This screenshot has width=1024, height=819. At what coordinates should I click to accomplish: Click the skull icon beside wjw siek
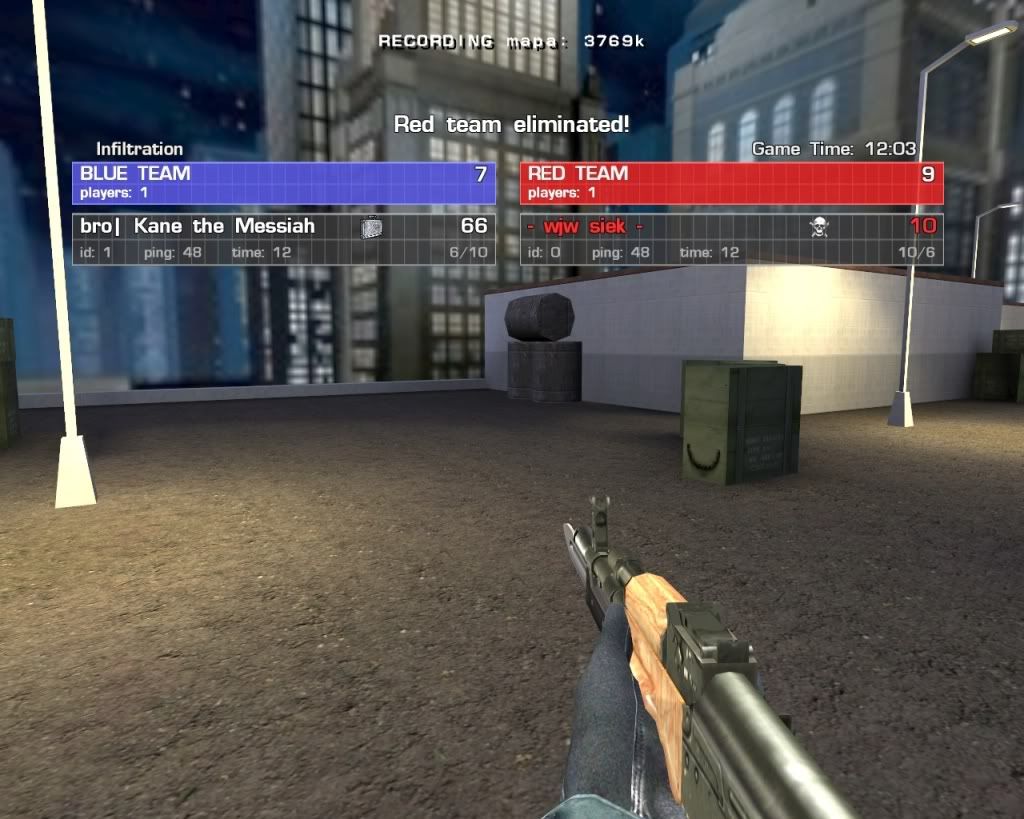click(819, 228)
